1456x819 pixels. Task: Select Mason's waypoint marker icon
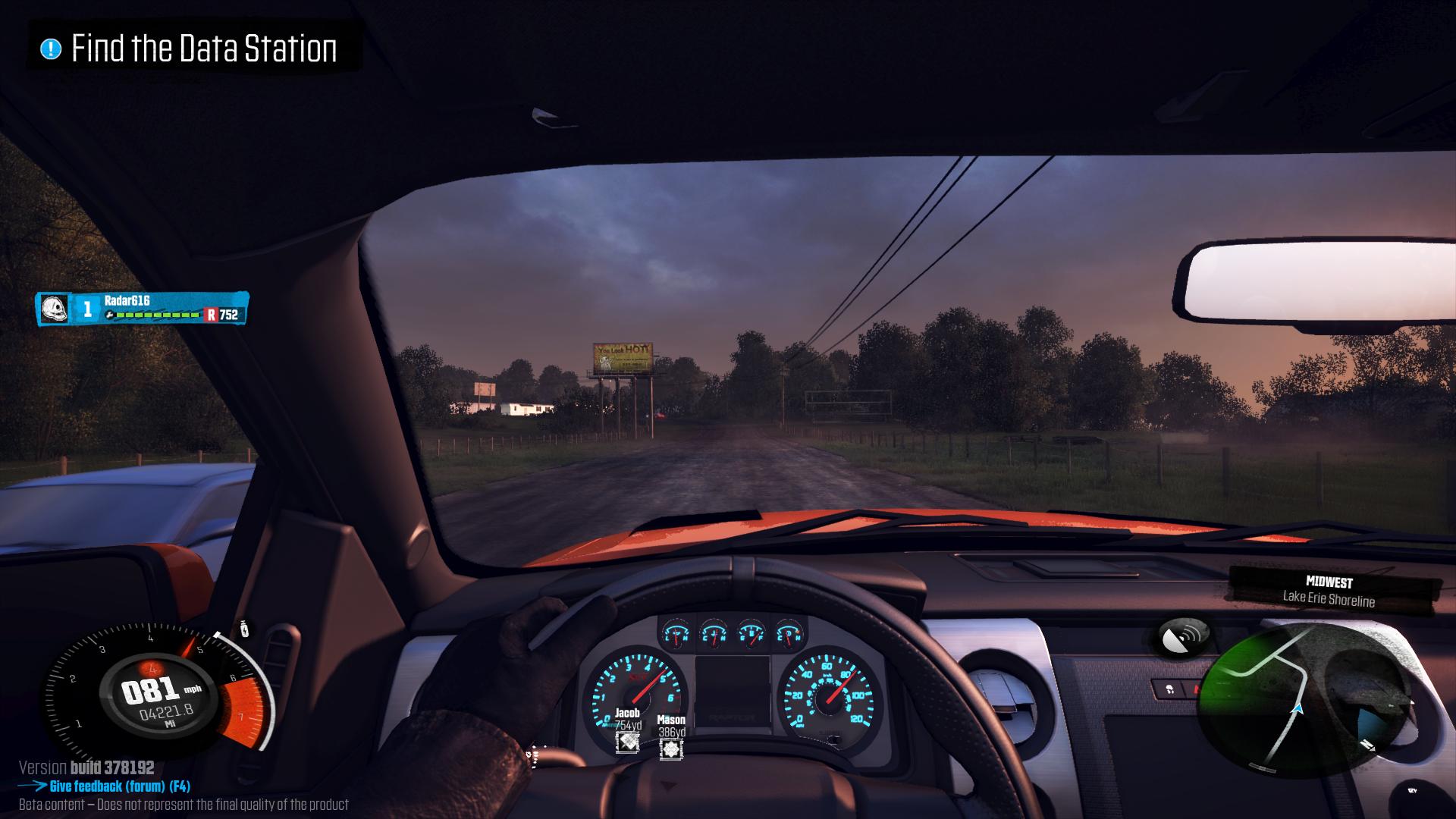(x=671, y=750)
